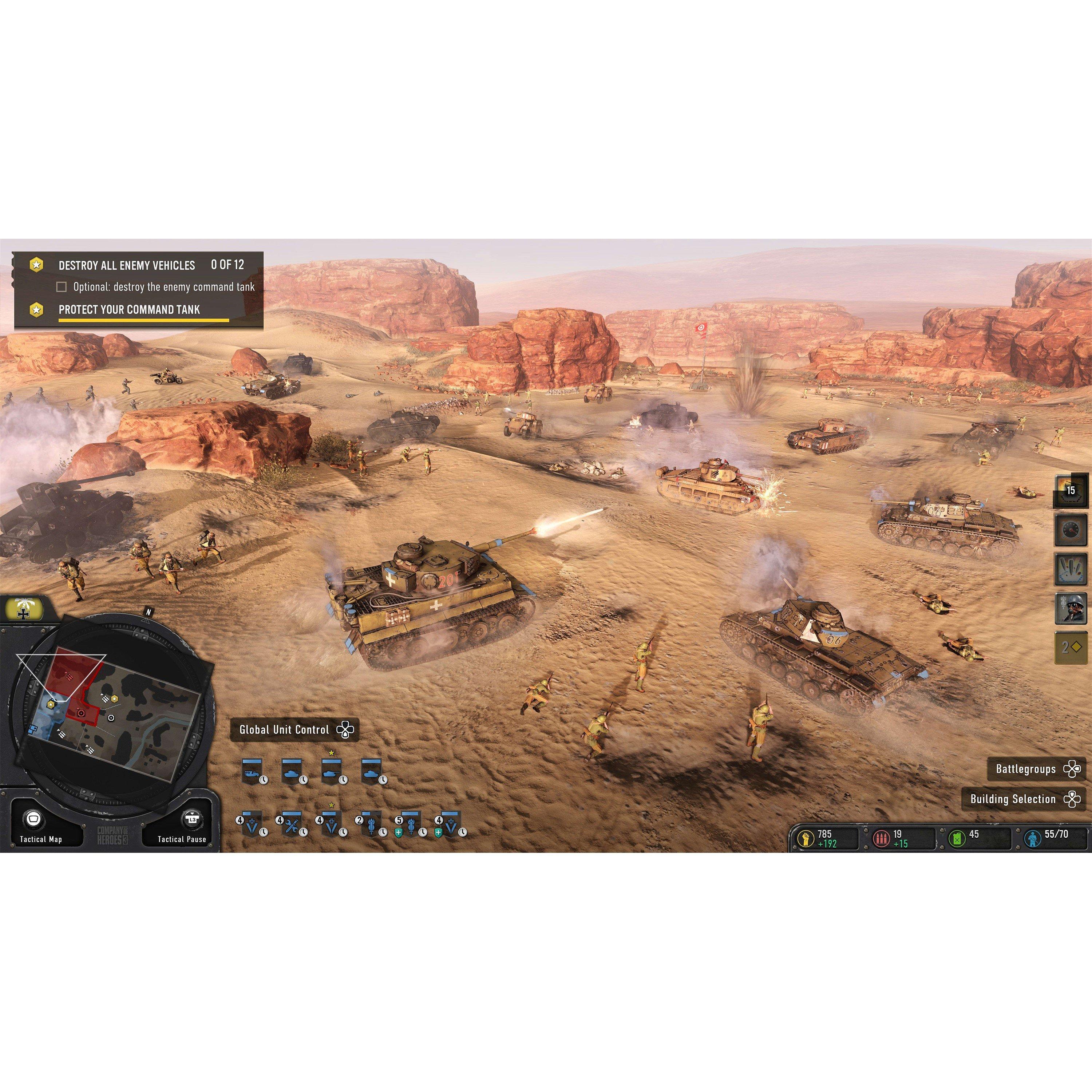Click the speedometer ability icon on right panel
Viewport: 1092px width, 1092px height.
(x=1071, y=530)
